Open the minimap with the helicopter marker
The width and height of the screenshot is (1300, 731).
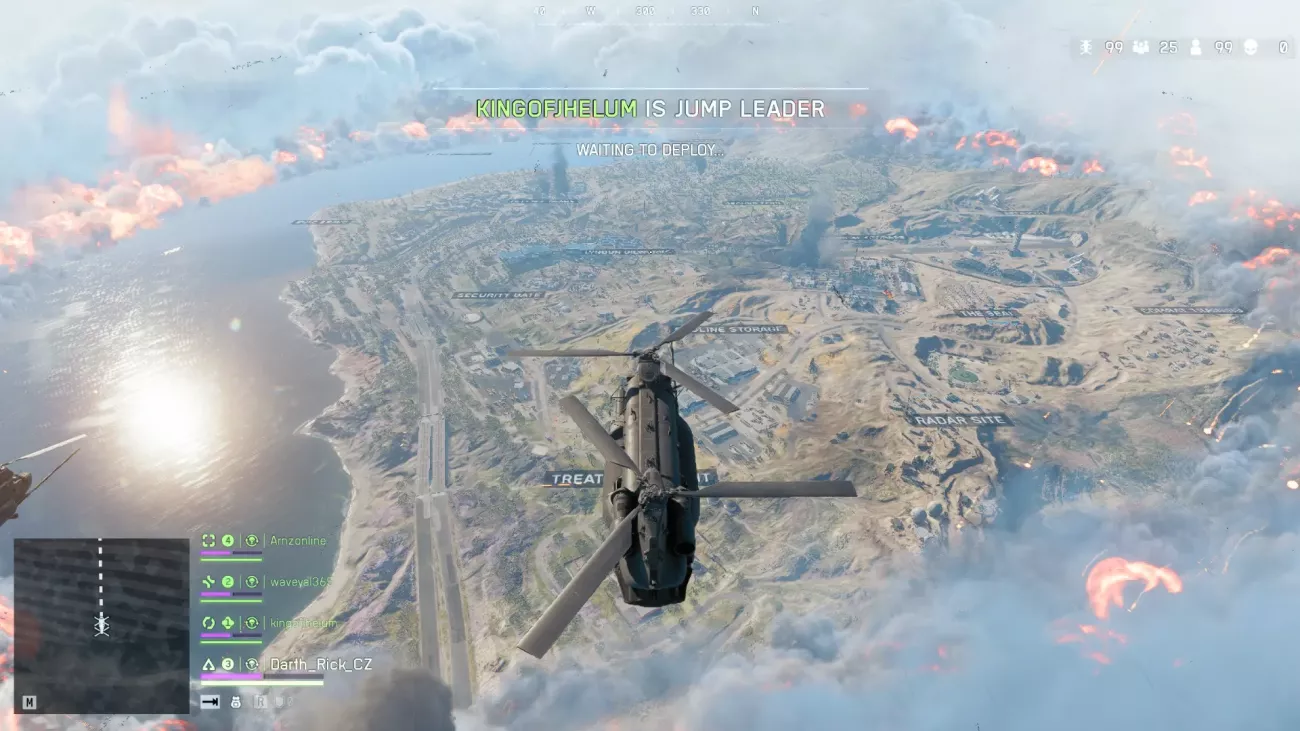point(101,625)
